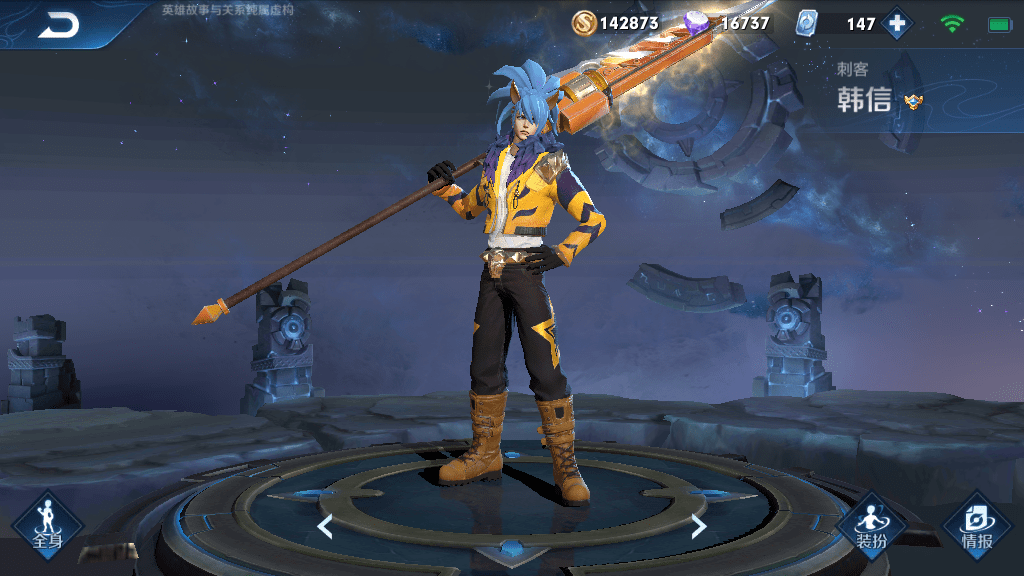Viewport: 1024px width, 576px height.
Task: Open the 装扮 skins menu
Action: click(870, 524)
